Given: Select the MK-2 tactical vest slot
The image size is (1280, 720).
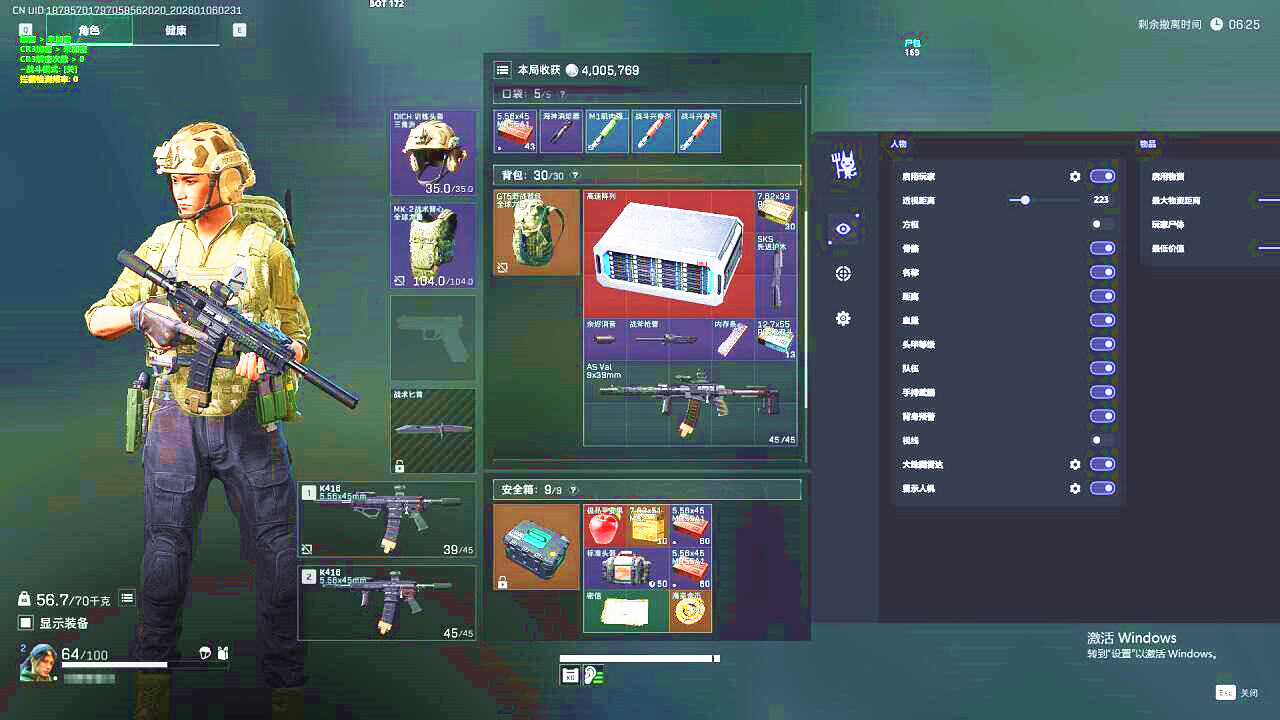Looking at the screenshot, I should click(433, 246).
